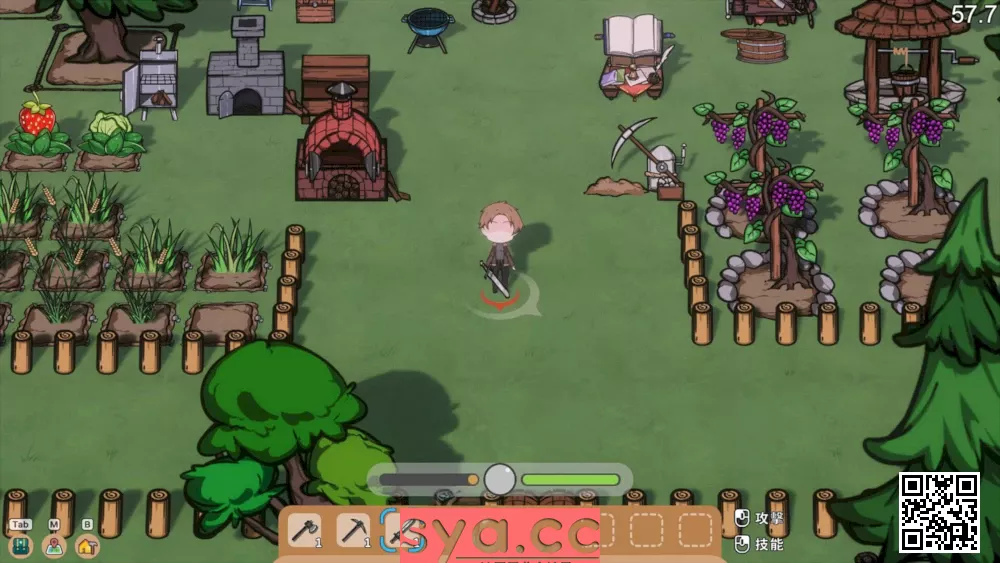Open the house building icon

point(87,546)
